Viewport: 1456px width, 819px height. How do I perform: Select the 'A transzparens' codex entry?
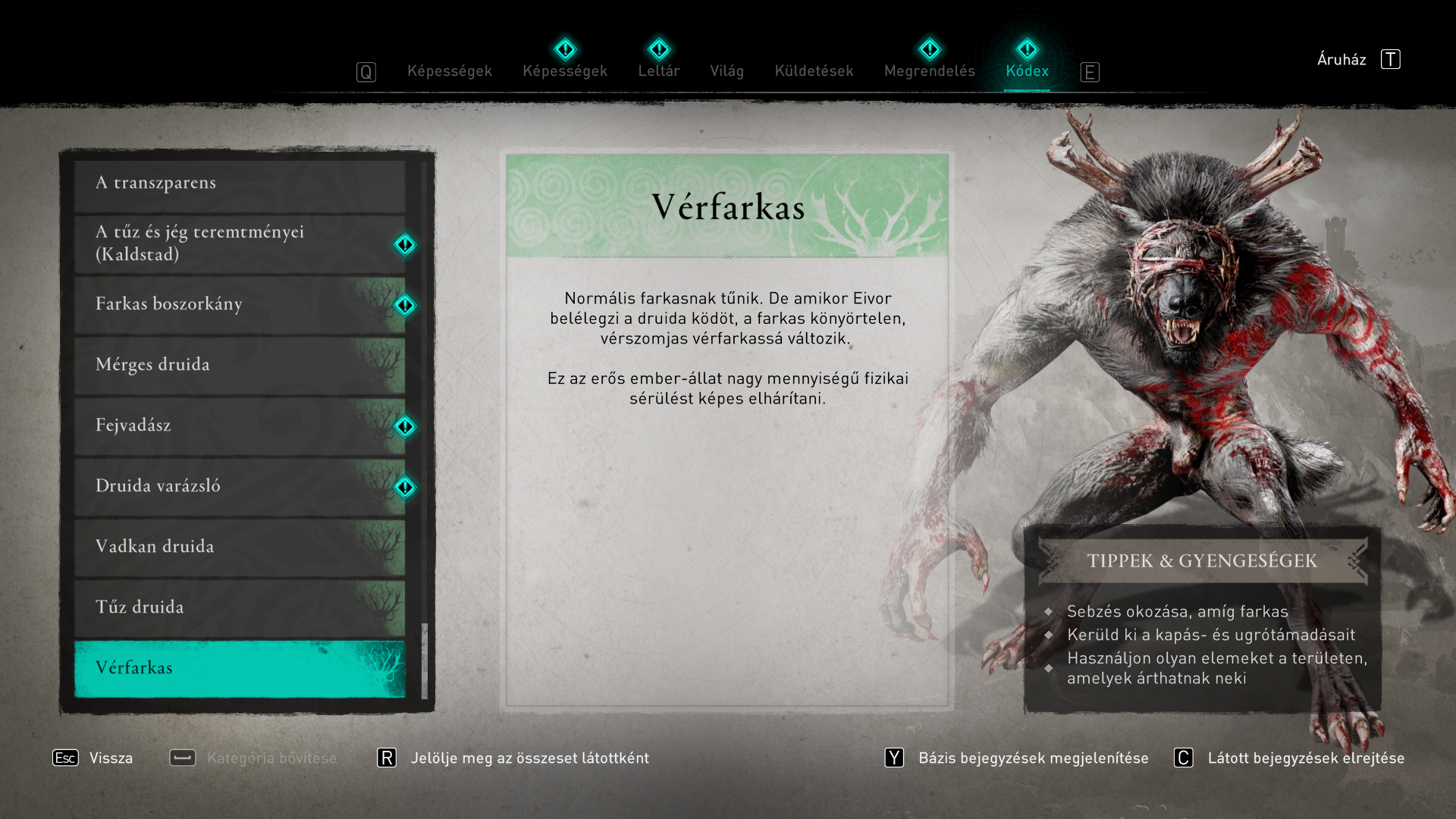pyautogui.click(x=240, y=184)
